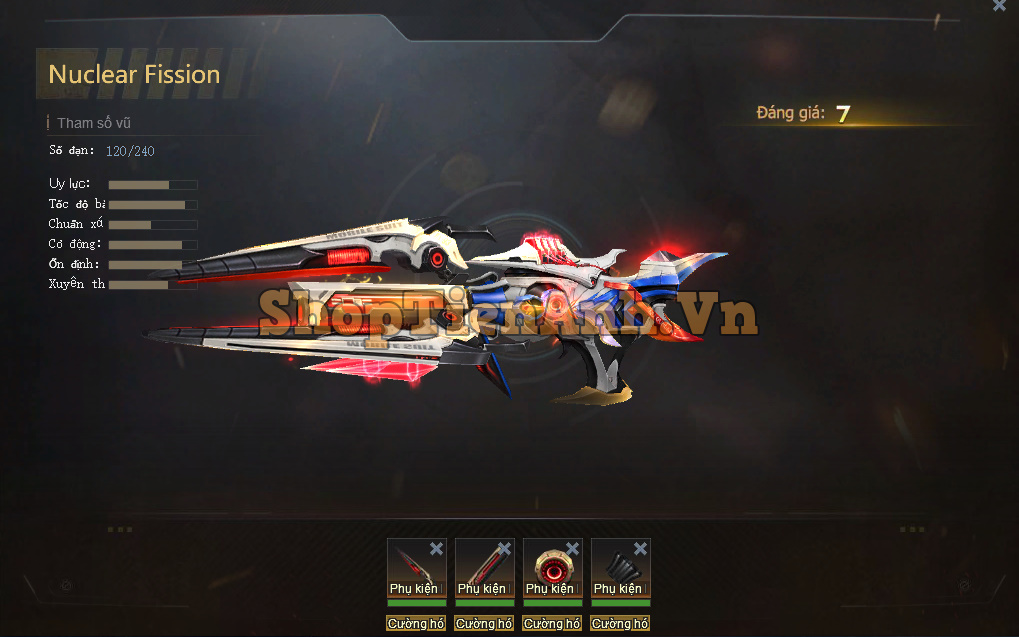Select the red barrel accessory slot
The image size is (1019, 637).
pyautogui.click(x=480, y=566)
